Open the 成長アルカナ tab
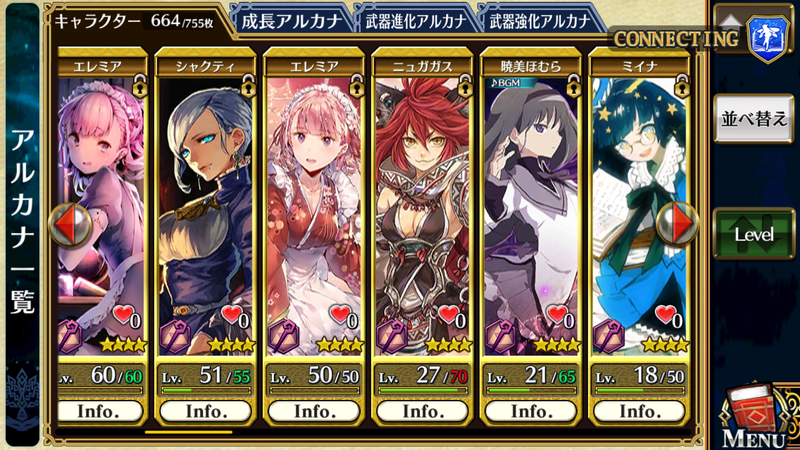800x450 pixels. pos(290,20)
